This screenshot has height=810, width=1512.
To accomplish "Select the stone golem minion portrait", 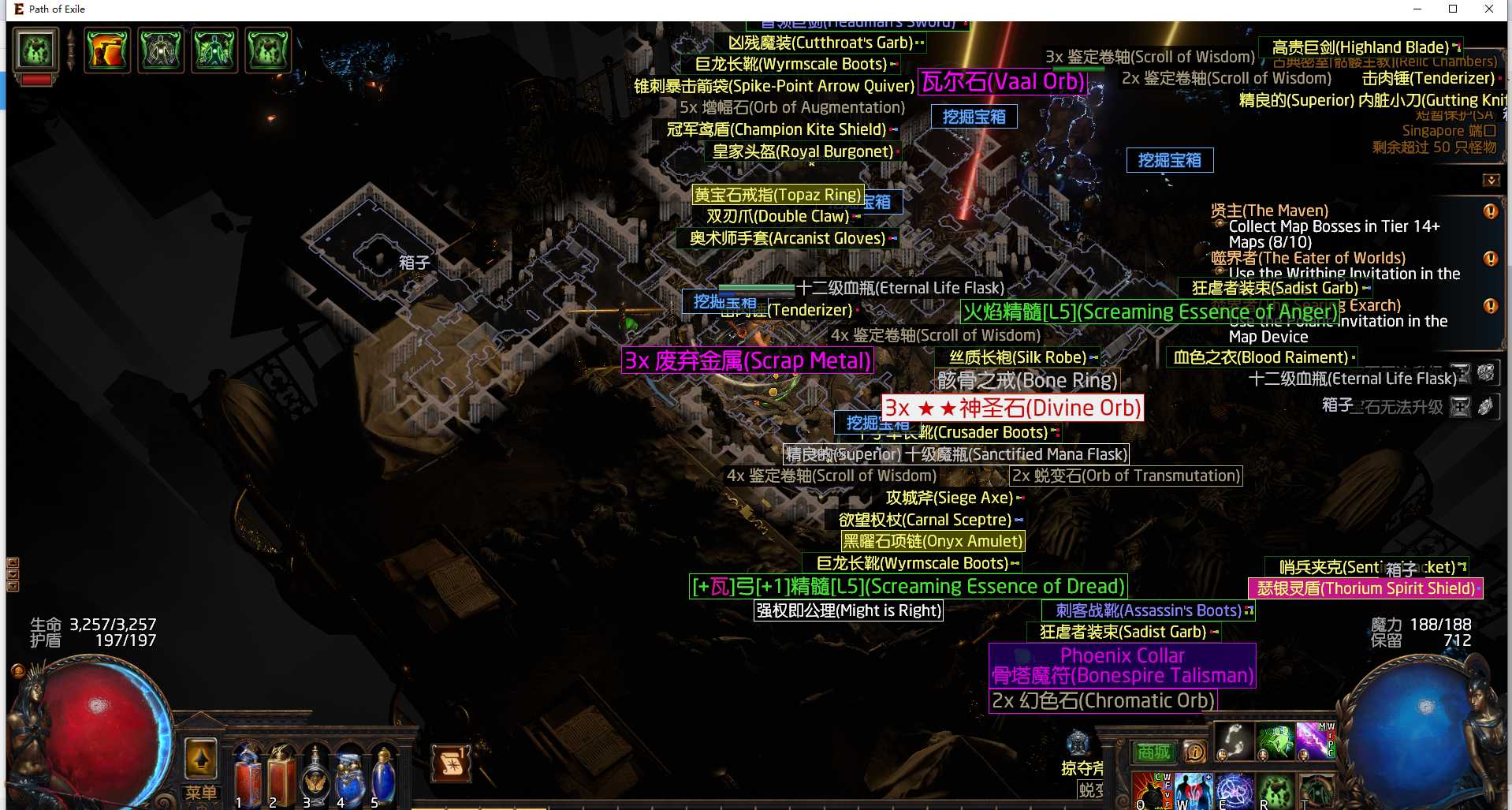I will [36, 50].
